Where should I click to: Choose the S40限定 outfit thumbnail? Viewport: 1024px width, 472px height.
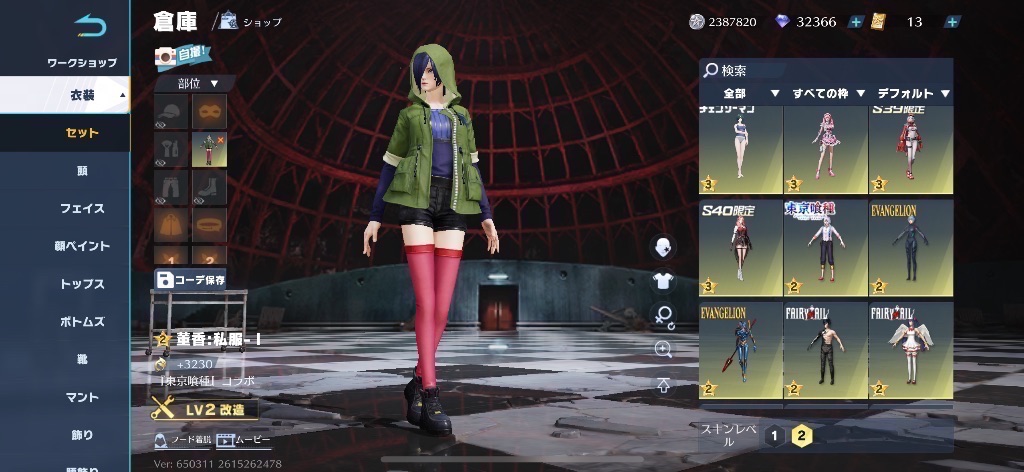740,247
